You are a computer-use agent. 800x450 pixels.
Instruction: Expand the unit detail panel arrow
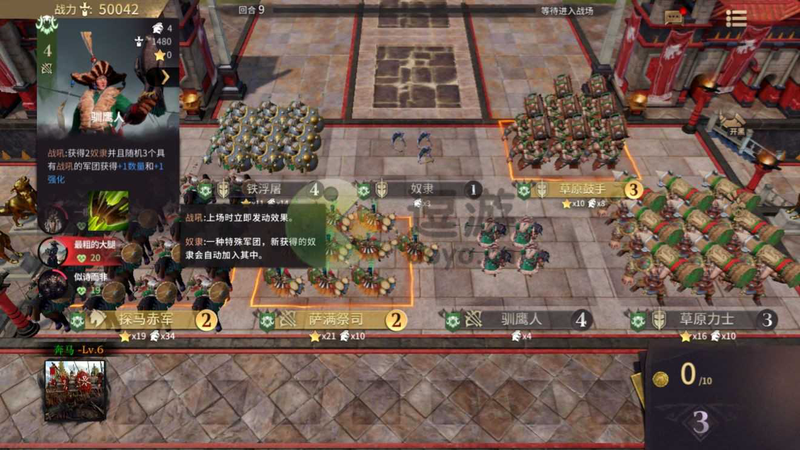(166, 75)
